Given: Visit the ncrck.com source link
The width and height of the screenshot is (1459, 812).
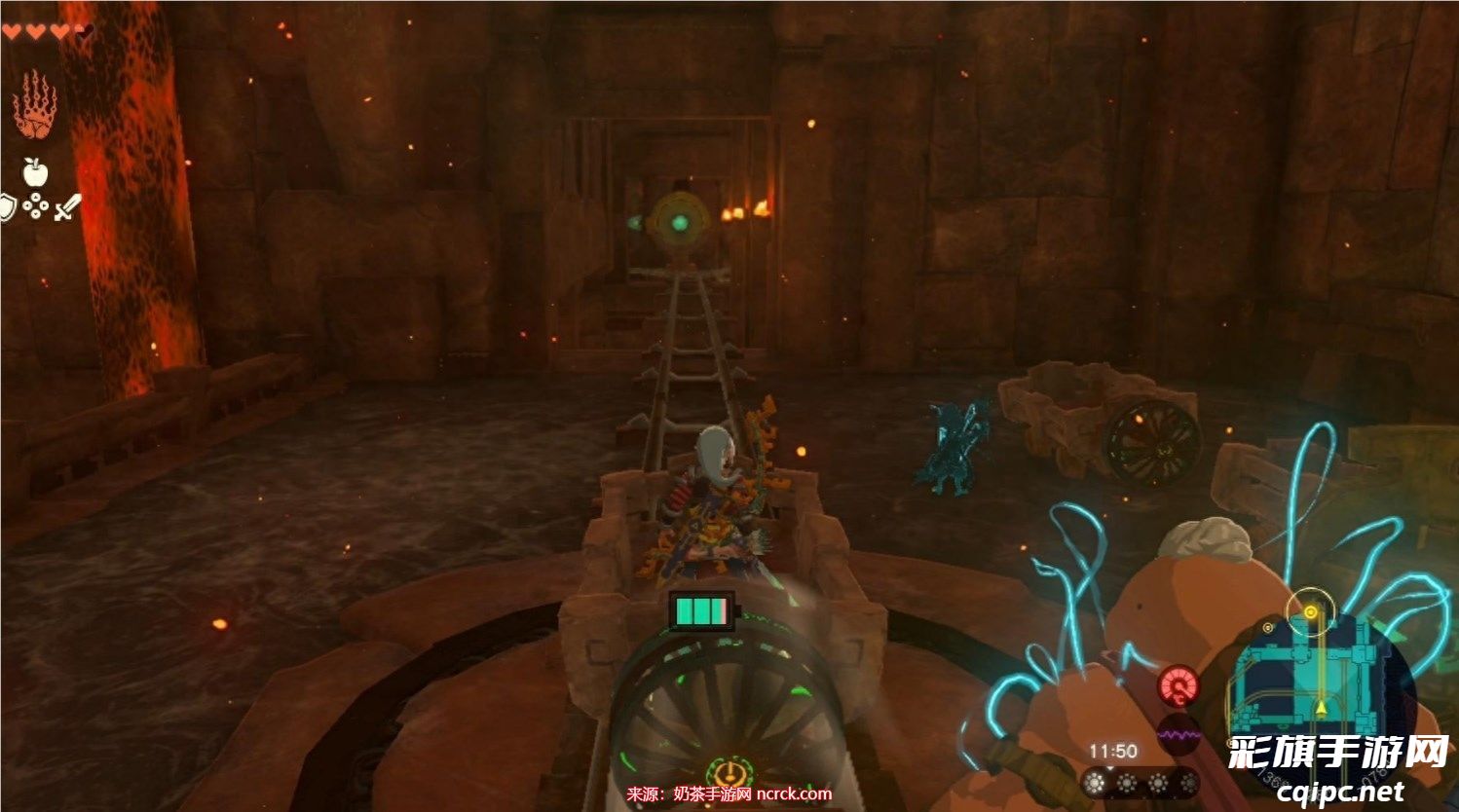Looking at the screenshot, I should 794,794.
